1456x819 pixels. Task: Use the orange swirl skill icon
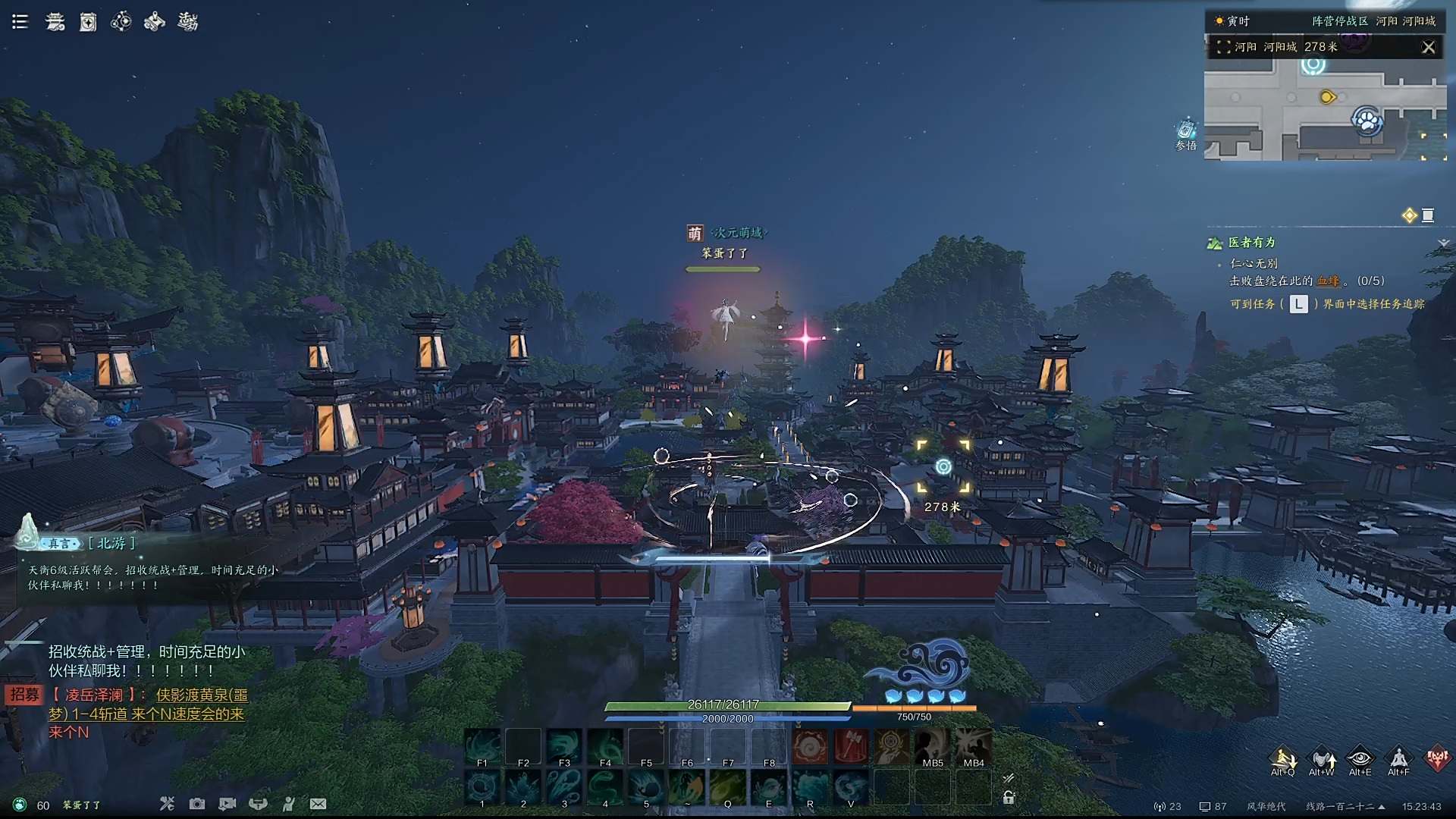pyautogui.click(x=810, y=746)
